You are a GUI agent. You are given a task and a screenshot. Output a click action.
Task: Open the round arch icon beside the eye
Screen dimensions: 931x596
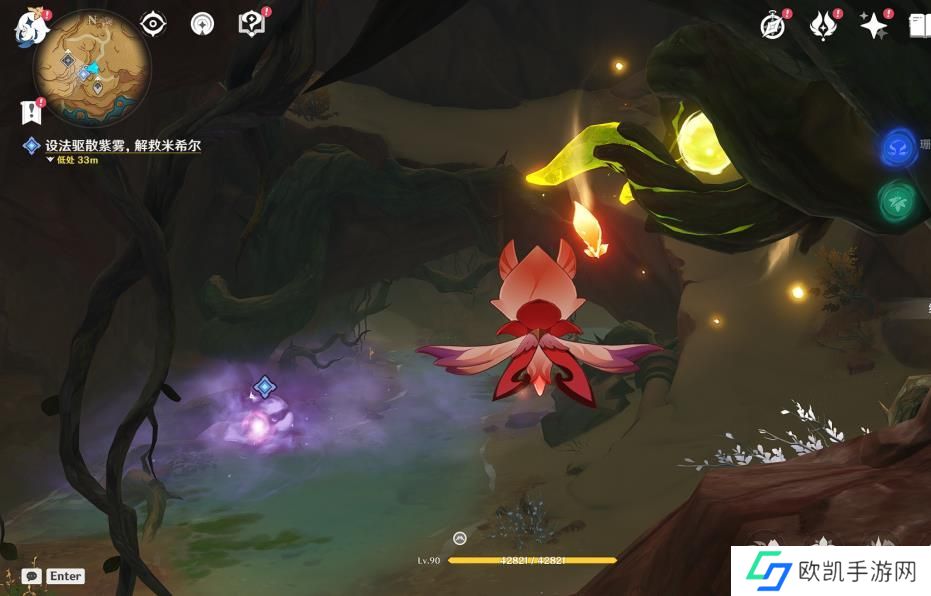click(202, 24)
